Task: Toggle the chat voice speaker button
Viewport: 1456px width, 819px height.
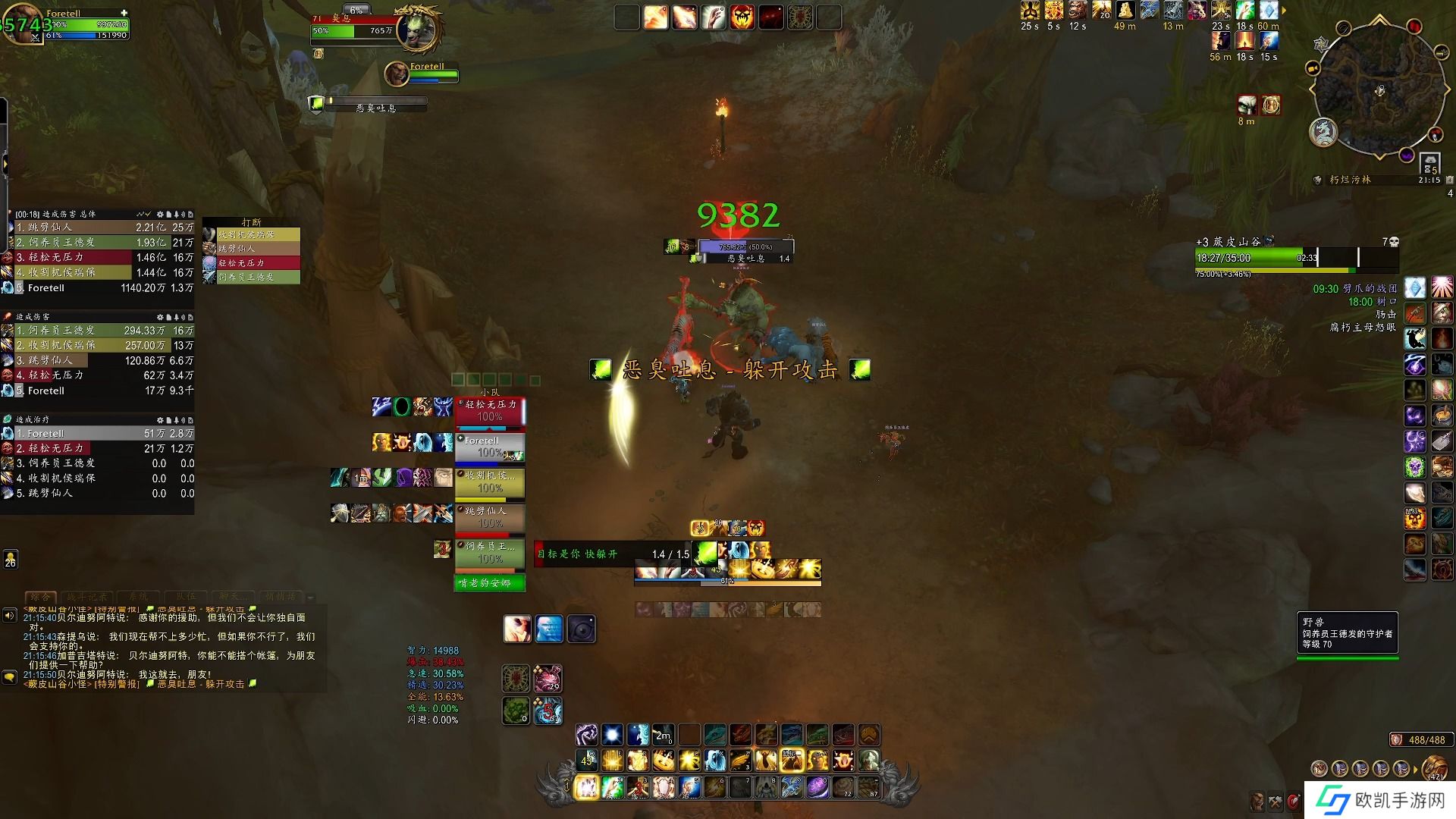Action: [x=9, y=615]
